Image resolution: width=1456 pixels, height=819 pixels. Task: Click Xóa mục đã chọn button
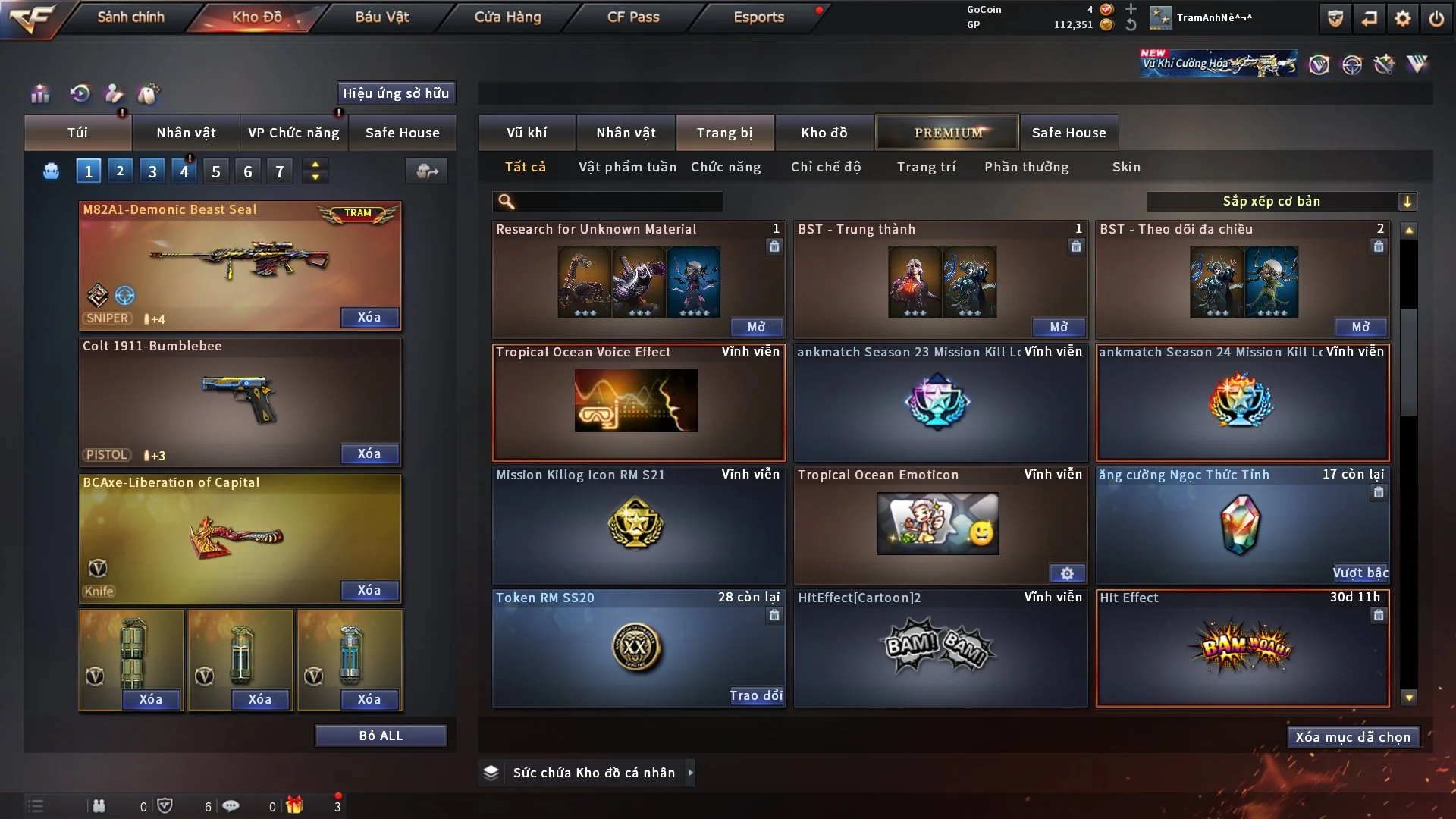click(1353, 737)
